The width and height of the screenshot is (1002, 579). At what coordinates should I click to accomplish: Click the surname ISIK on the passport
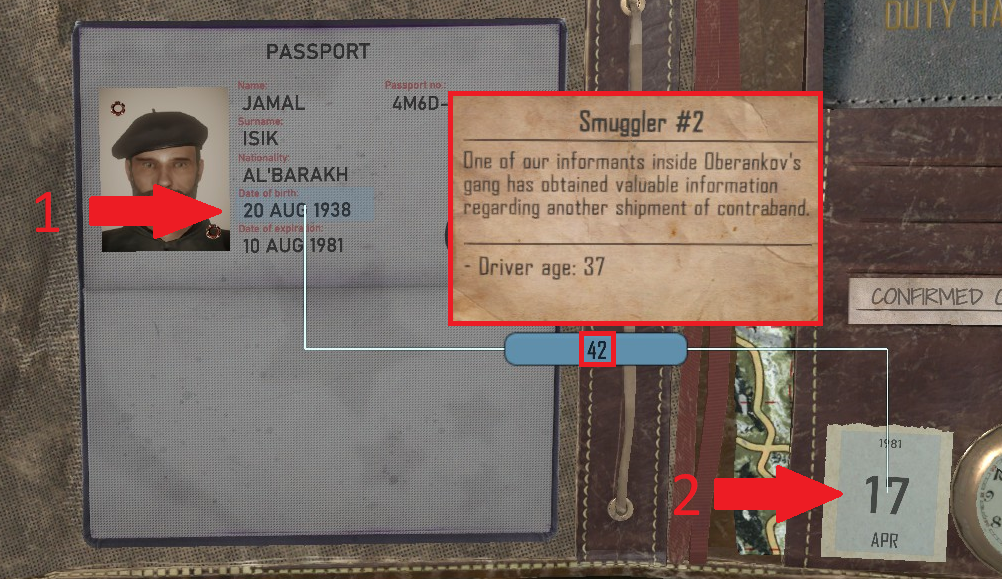click(x=261, y=138)
